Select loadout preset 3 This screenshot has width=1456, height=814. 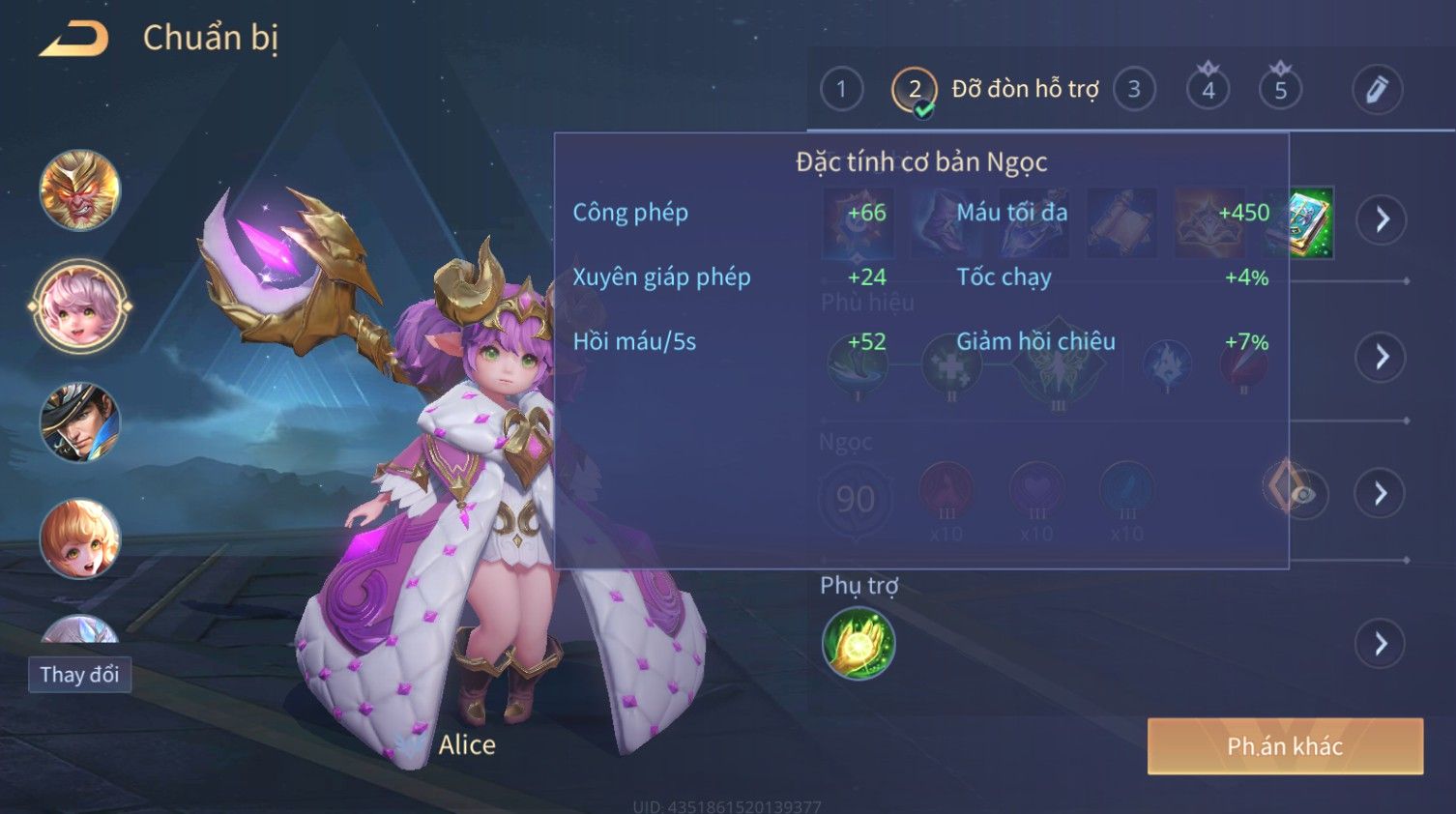click(1134, 90)
